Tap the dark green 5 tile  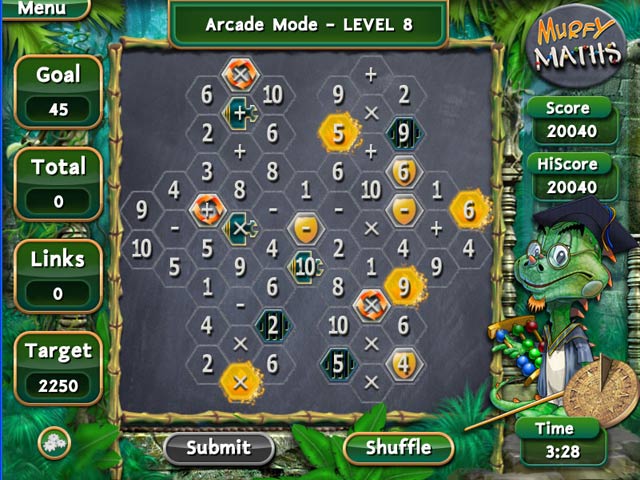click(x=338, y=363)
